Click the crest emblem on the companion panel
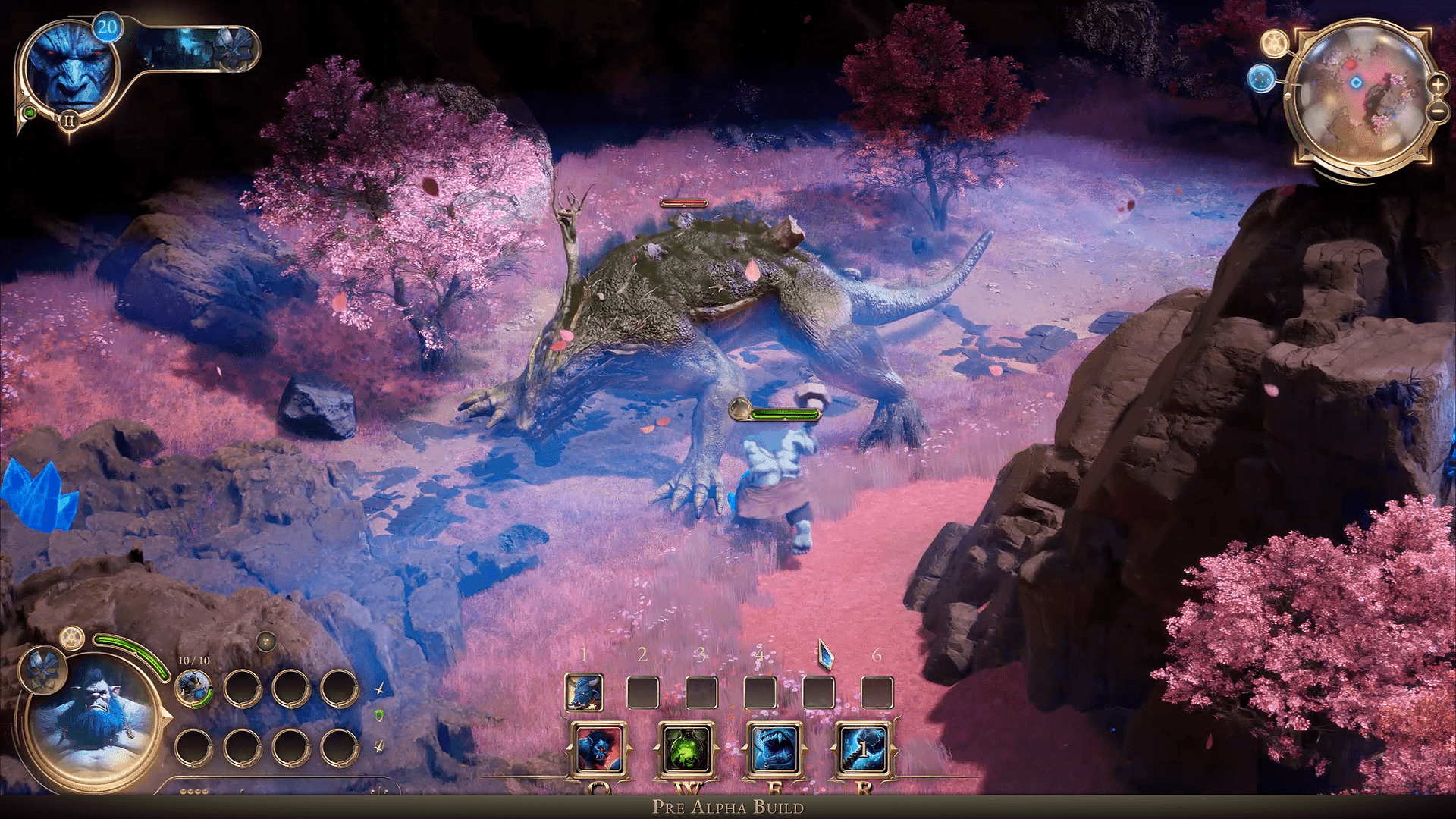Screen dimensions: 1456x819 [41, 670]
